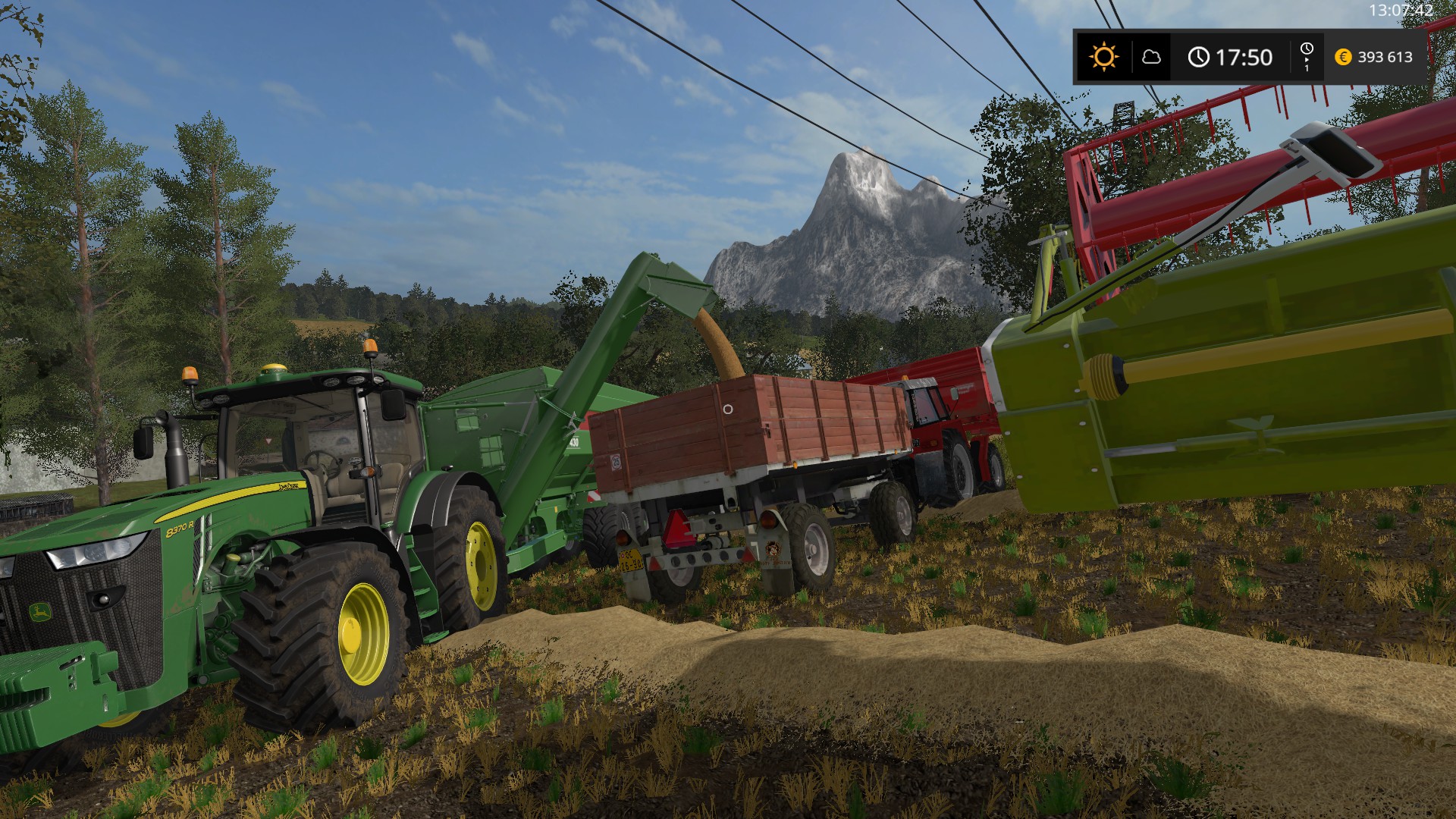Screen dimensions: 1456x819
Task: Click the clock icon beside 17:50
Action: [1200, 55]
